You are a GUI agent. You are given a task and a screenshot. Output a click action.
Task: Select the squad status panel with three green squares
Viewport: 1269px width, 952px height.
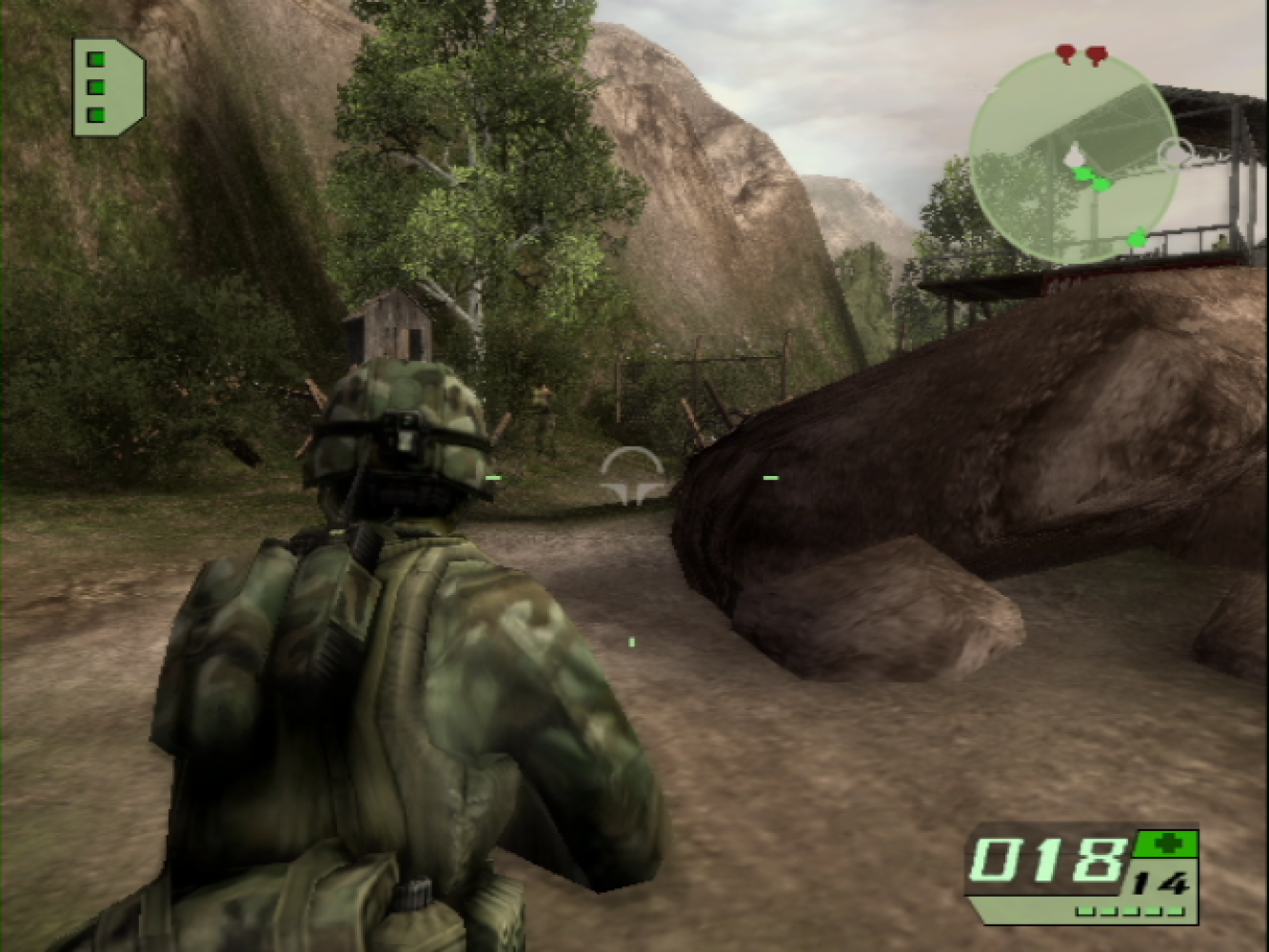[106, 87]
